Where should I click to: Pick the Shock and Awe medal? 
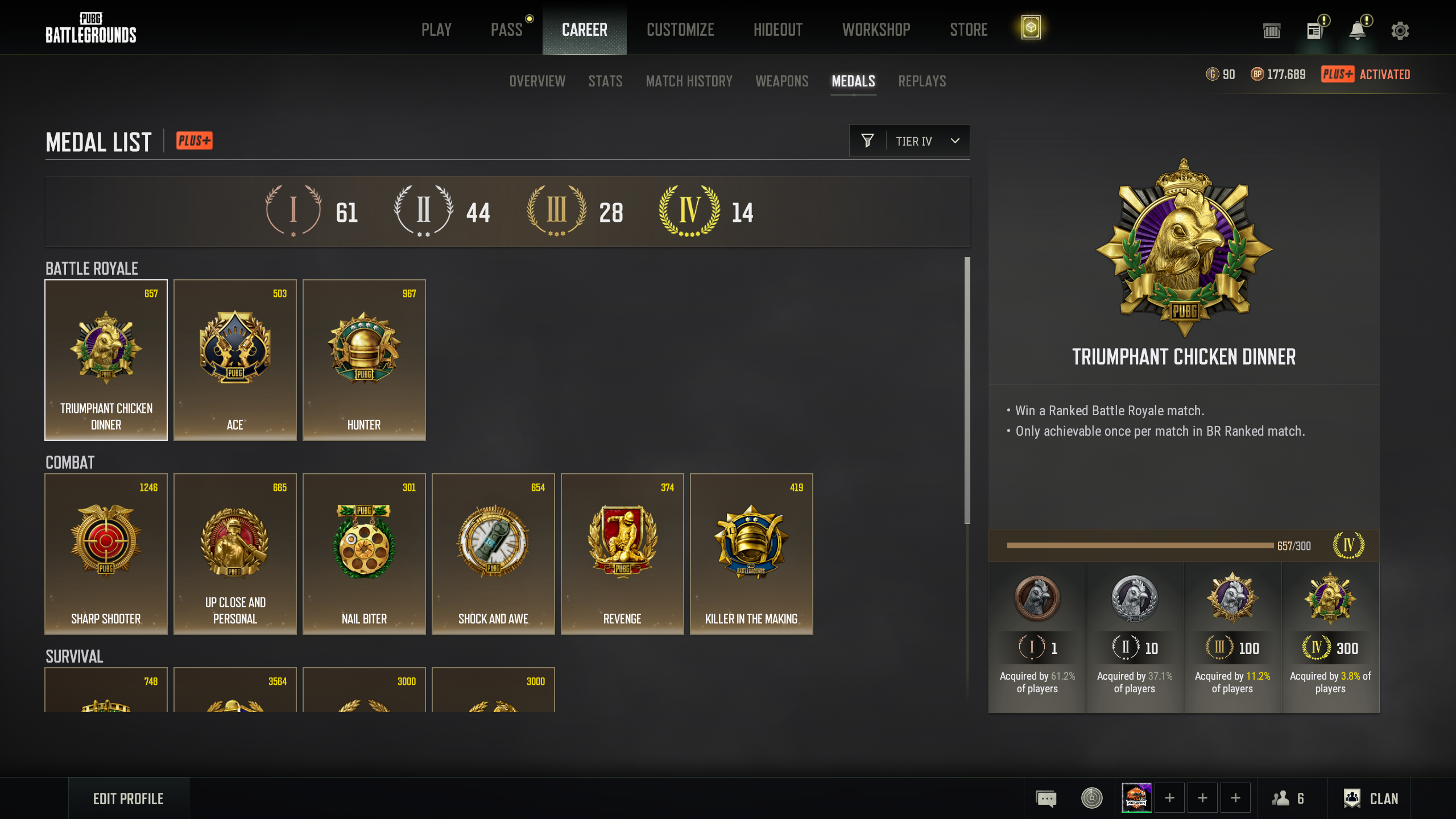click(493, 553)
